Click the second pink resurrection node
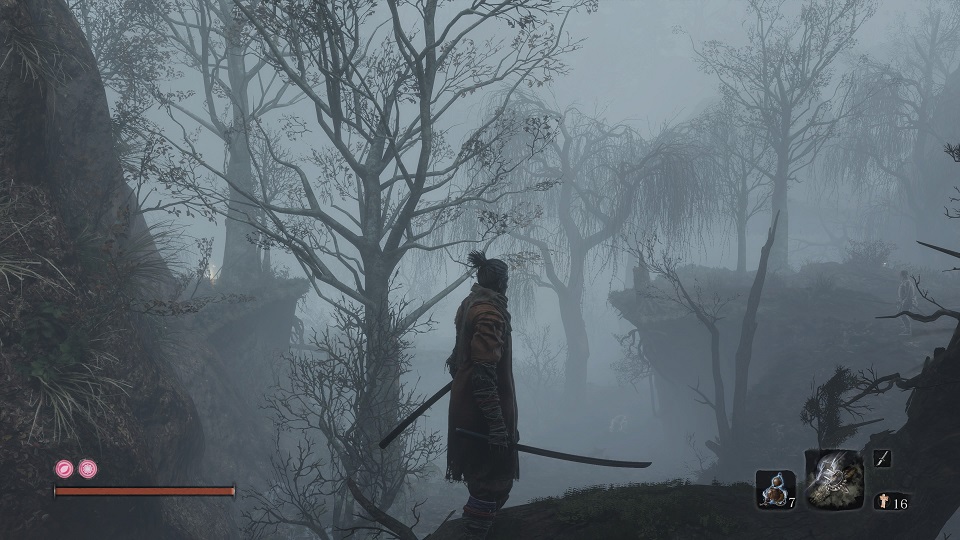The image size is (960, 540). point(88,468)
